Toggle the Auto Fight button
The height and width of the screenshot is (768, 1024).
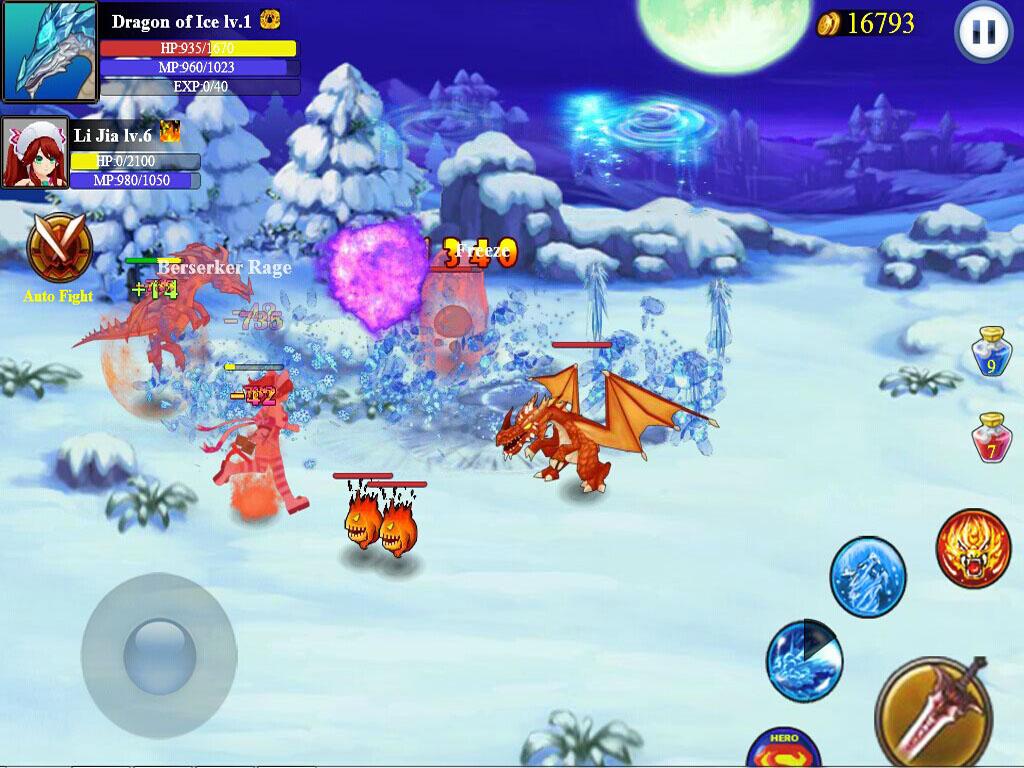tap(59, 250)
